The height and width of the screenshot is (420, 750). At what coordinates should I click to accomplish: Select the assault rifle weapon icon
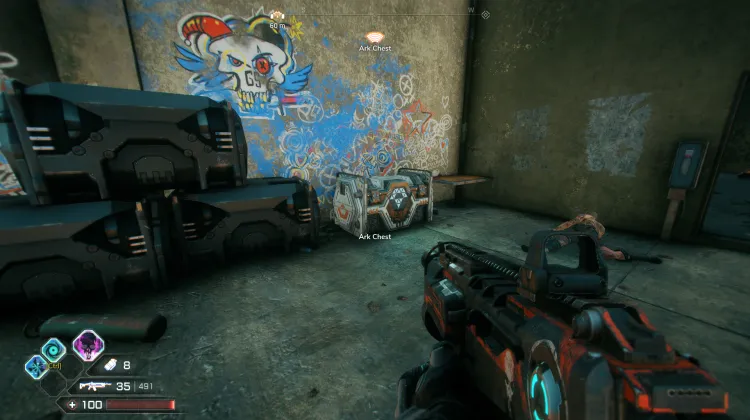pos(94,385)
